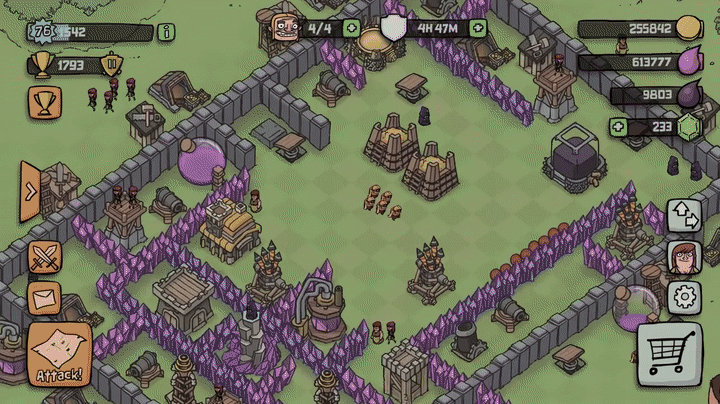
Task: Open the shop with the cart button
Action: pyautogui.click(x=668, y=353)
